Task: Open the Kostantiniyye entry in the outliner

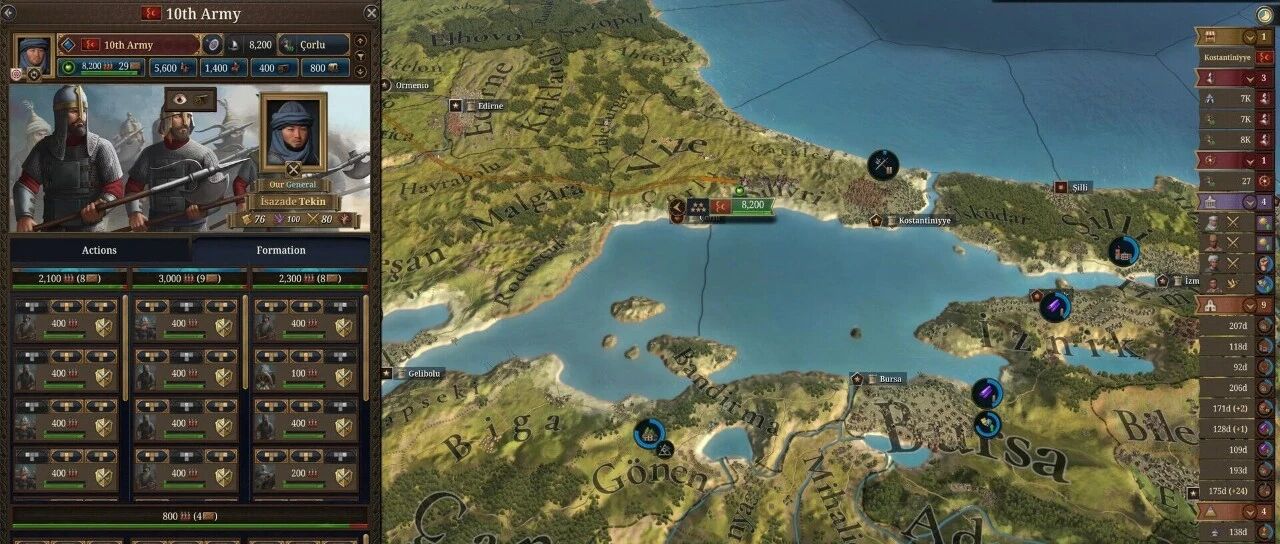Action: pyautogui.click(x=1228, y=58)
